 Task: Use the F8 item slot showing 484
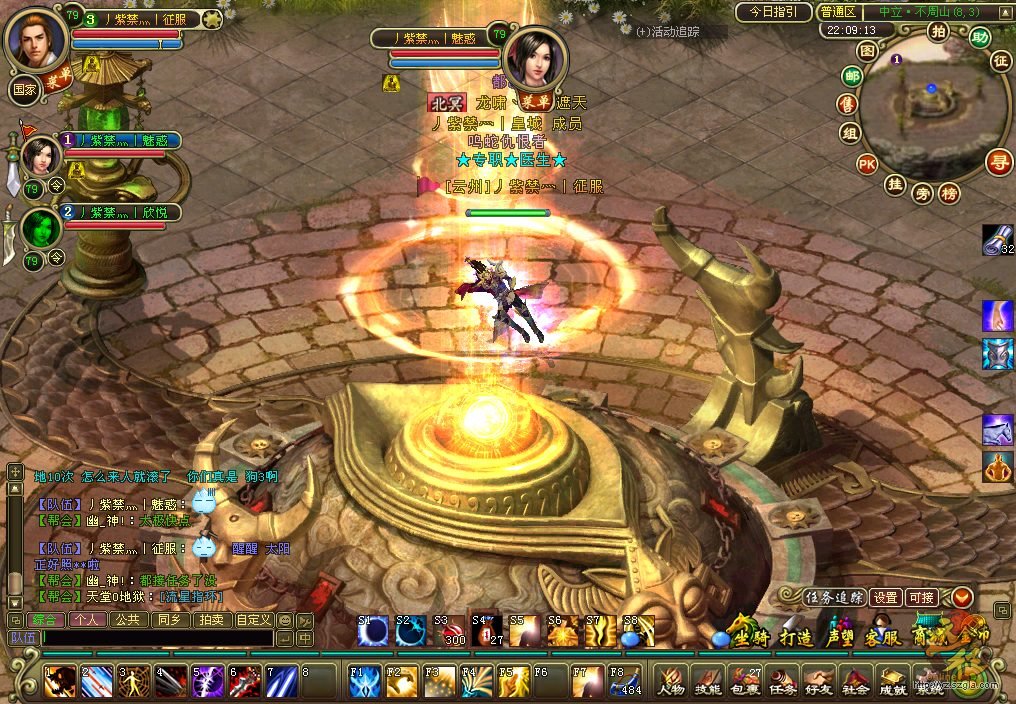click(x=625, y=679)
